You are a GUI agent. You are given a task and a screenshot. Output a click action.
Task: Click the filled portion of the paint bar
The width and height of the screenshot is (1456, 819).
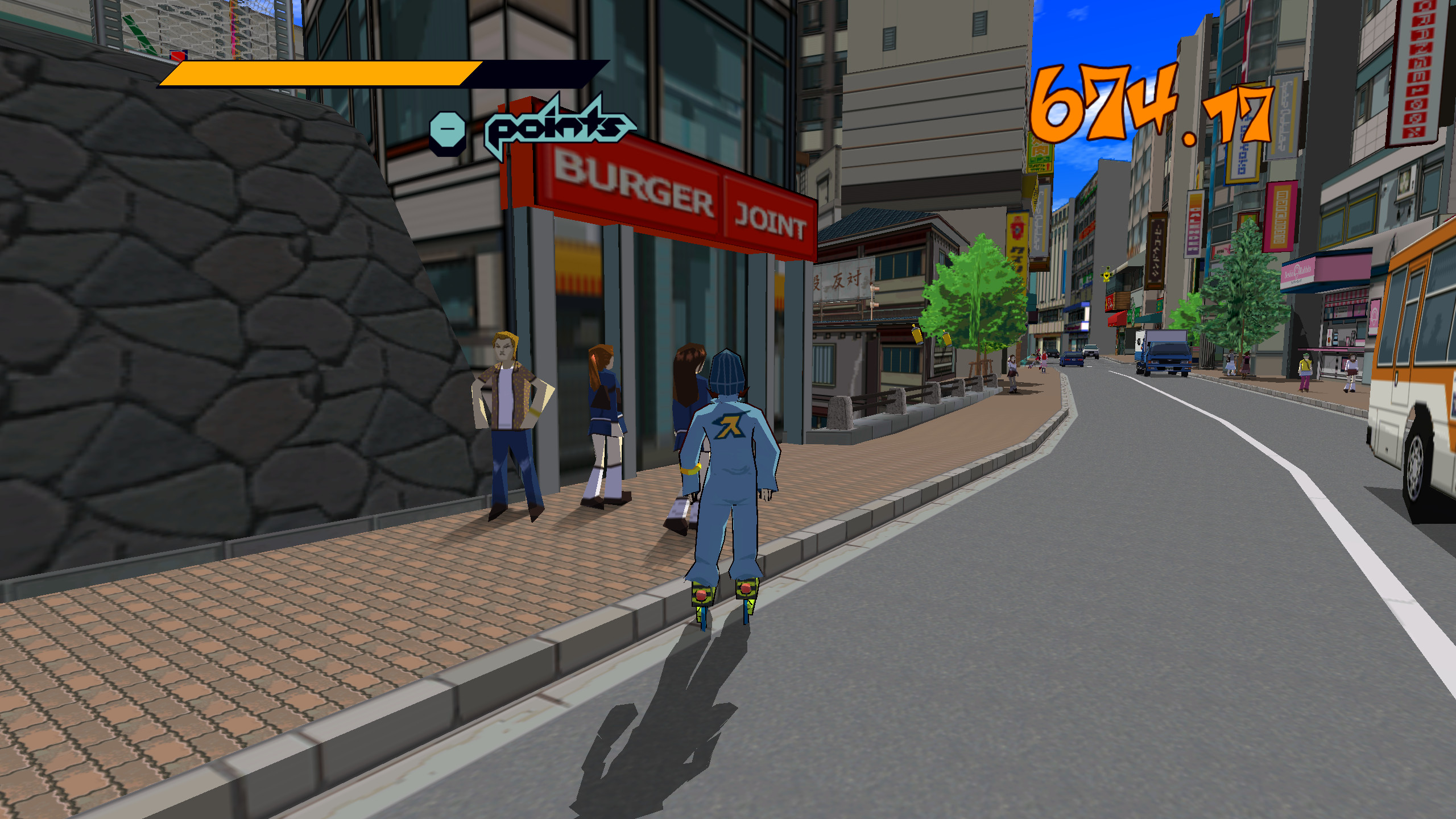[x=318, y=74]
